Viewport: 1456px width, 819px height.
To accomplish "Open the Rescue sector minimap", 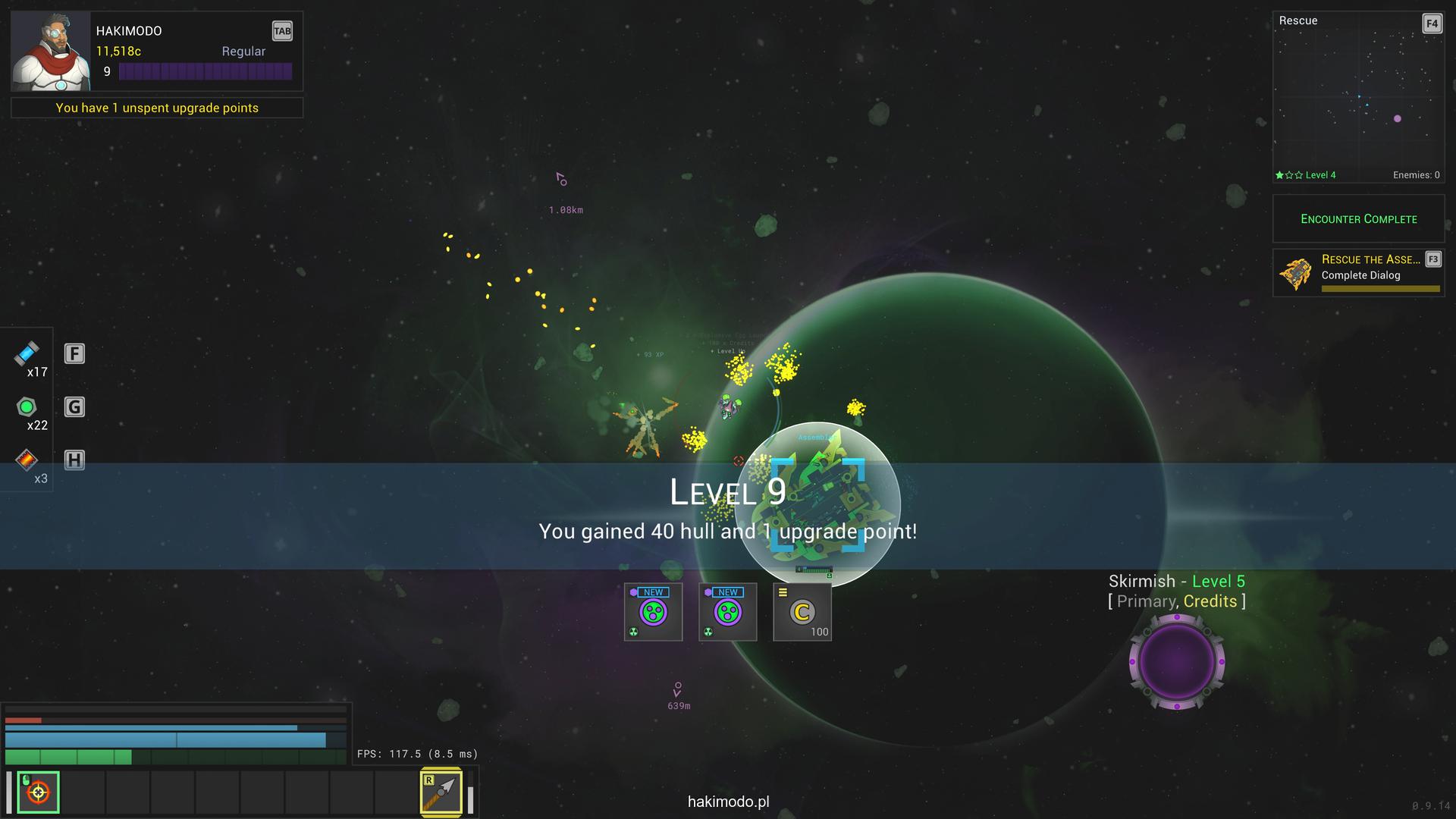I will pyautogui.click(x=1357, y=97).
